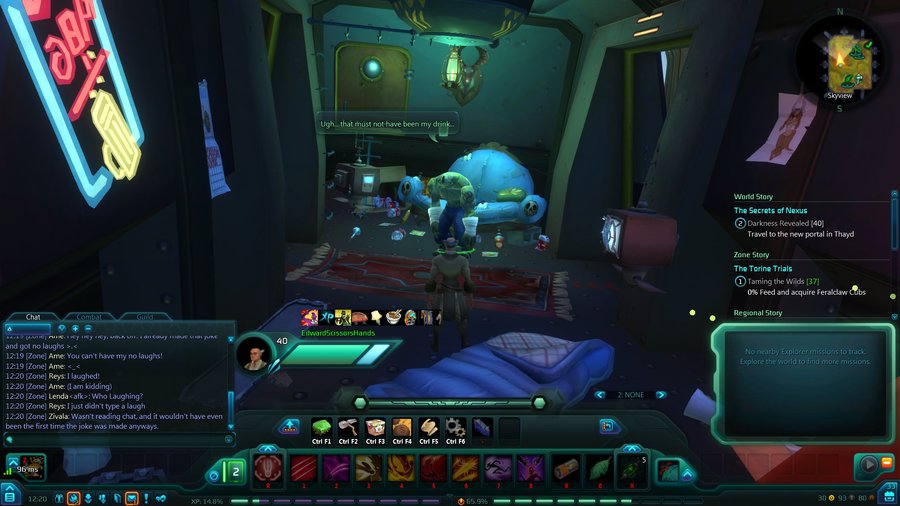Screen dimensions: 900x506
Task: Use the green leaf item in slot 0
Action: pyautogui.click(x=598, y=468)
